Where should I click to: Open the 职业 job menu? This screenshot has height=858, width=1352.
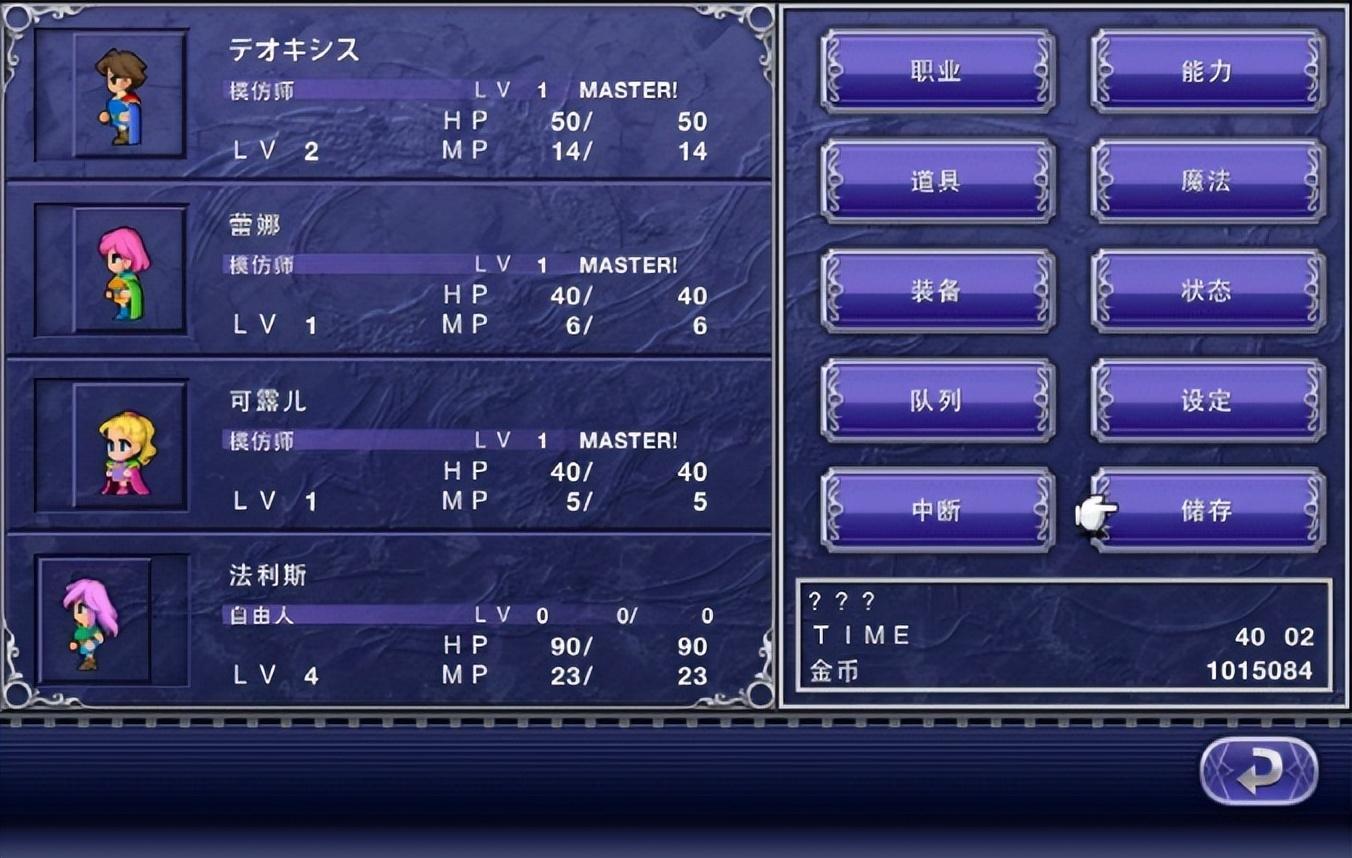(937, 72)
